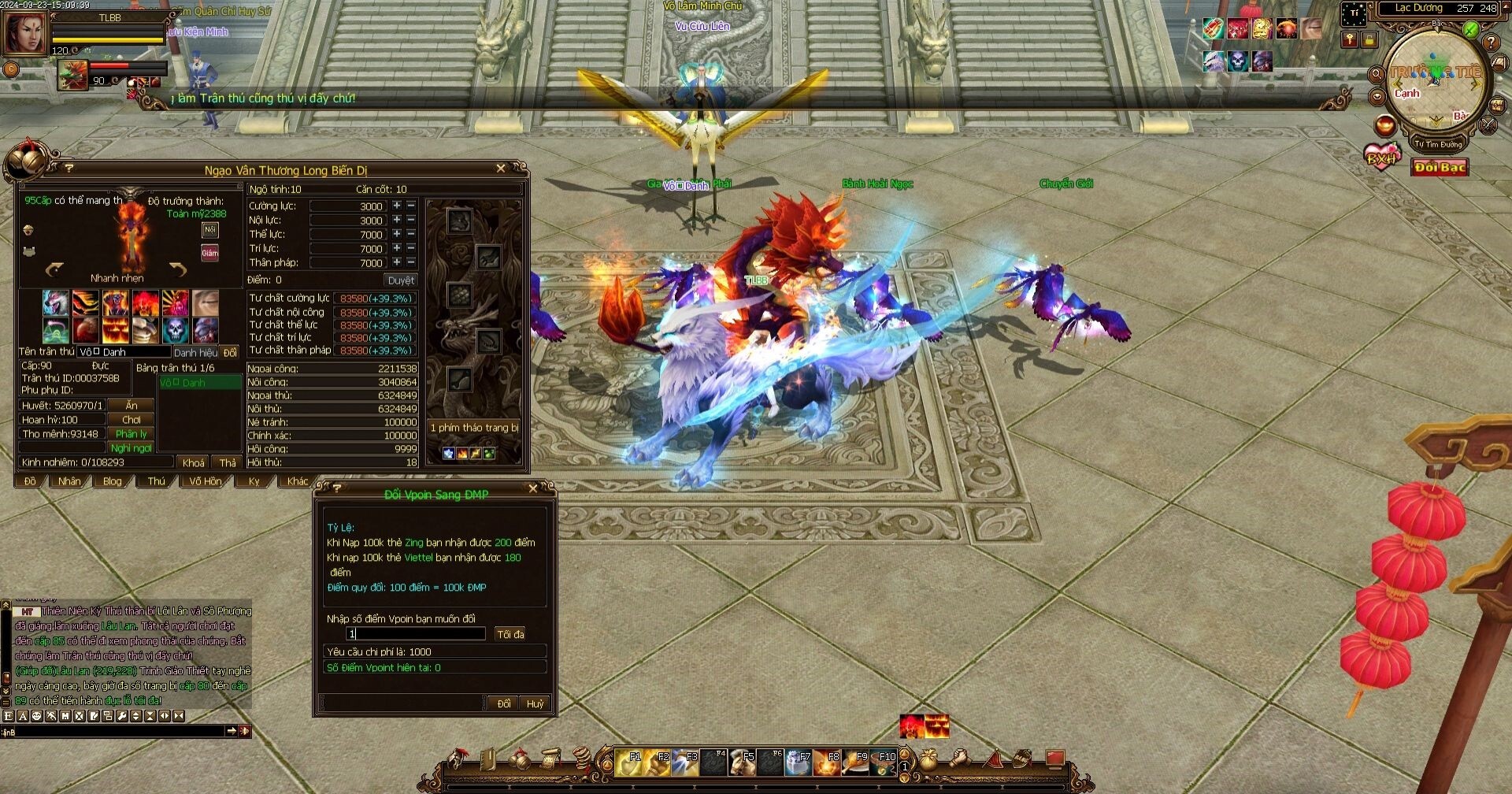
Task: Click the red Đổi Bạc button
Action: [1440, 168]
